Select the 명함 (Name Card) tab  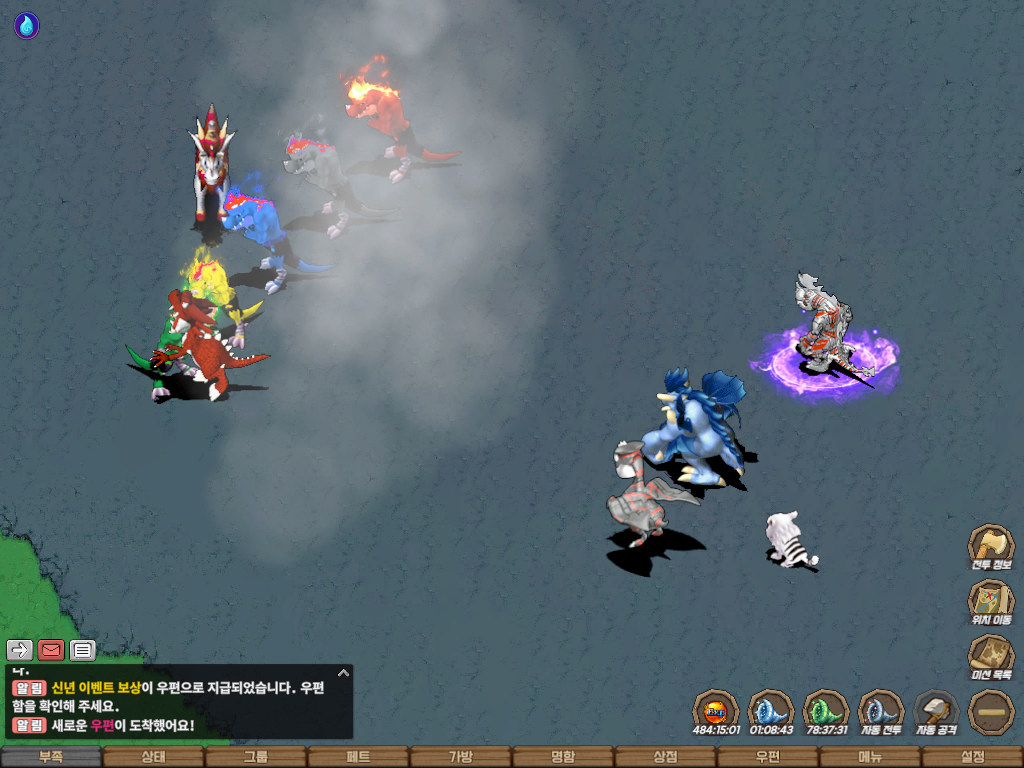pos(563,757)
